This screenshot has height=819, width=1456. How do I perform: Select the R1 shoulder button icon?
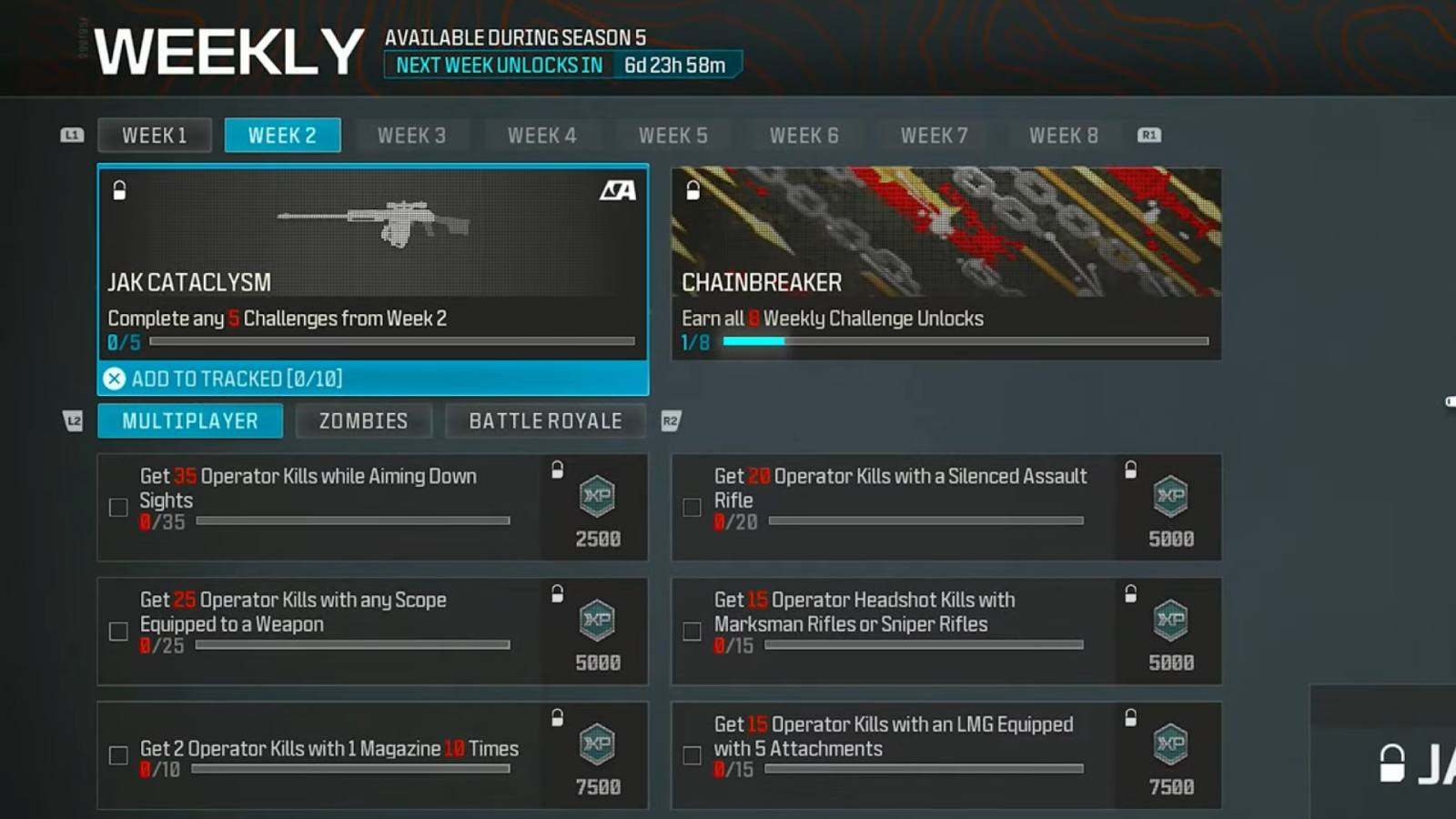(1148, 135)
